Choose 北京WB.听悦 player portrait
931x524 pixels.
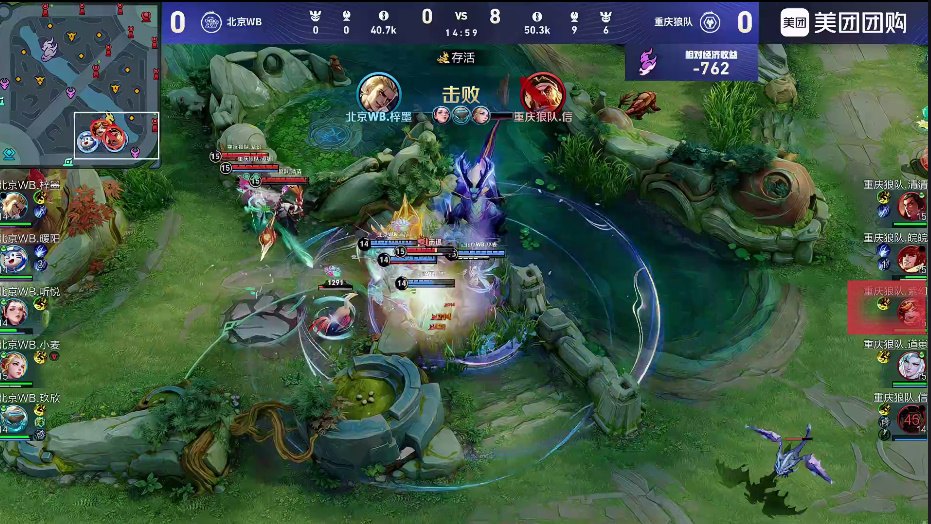point(14,311)
